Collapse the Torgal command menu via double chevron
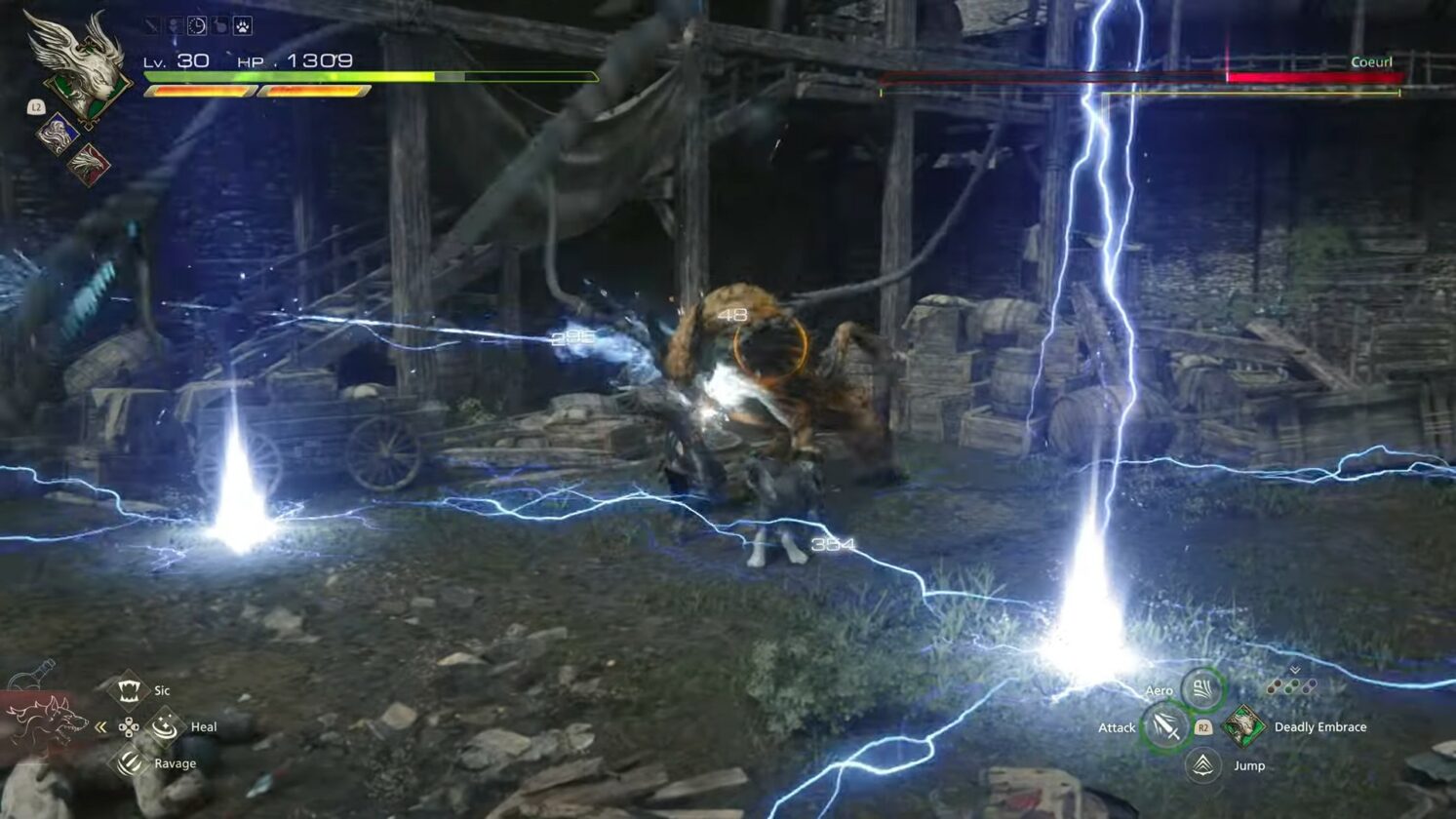1456x819 pixels. point(100,725)
